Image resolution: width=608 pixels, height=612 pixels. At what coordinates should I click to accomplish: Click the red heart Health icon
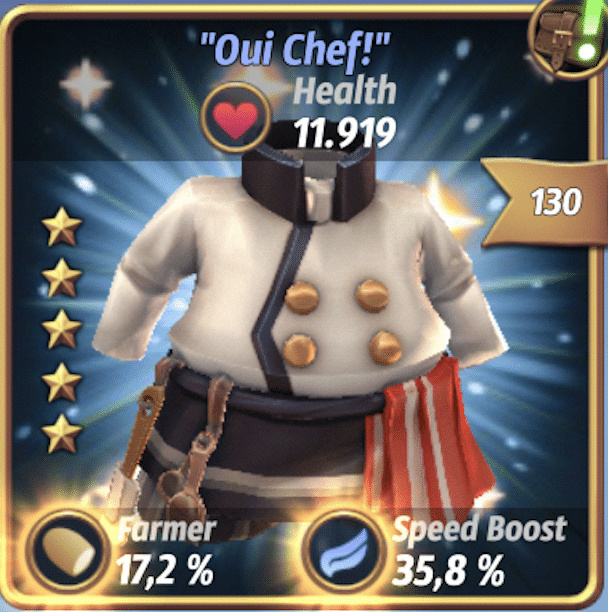[x=238, y=119]
